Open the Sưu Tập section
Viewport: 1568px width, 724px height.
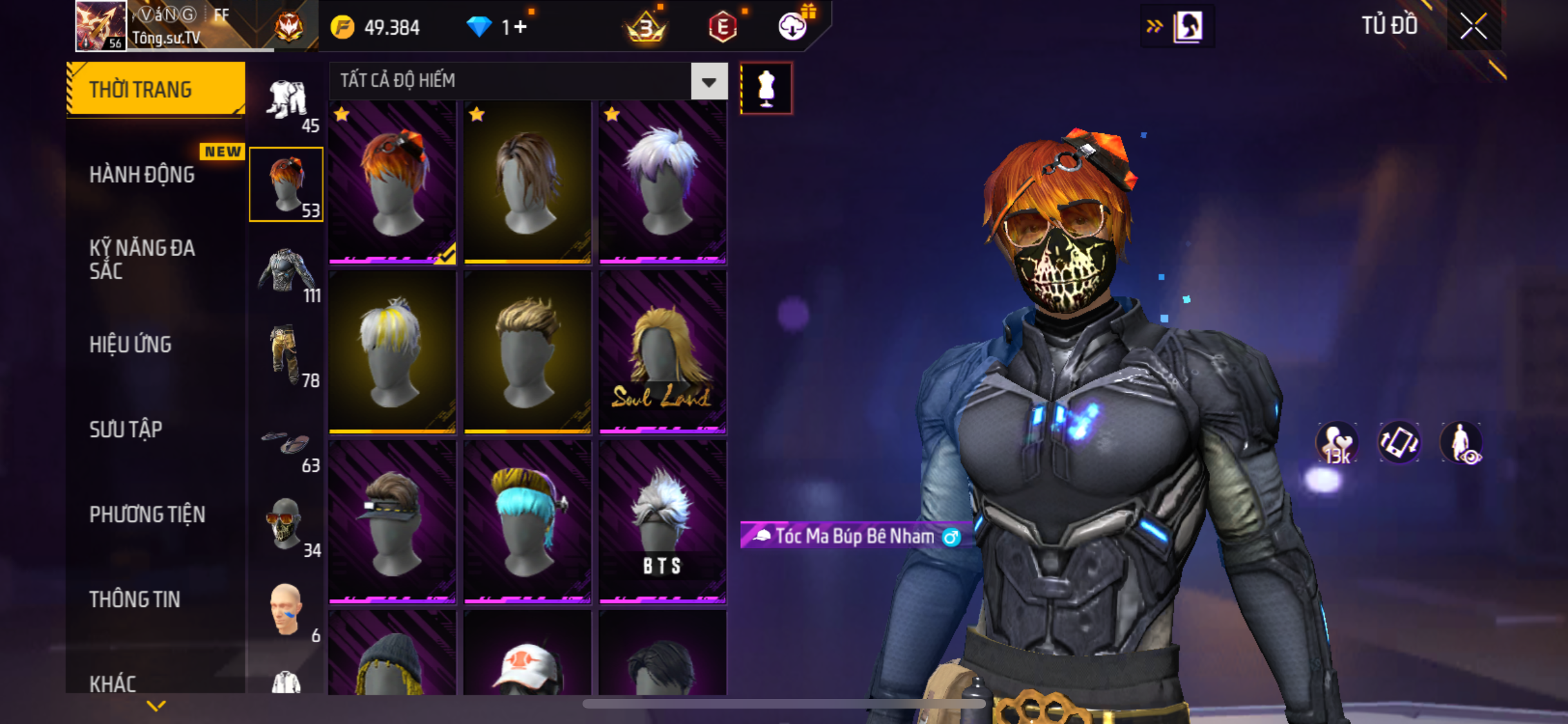[126, 429]
